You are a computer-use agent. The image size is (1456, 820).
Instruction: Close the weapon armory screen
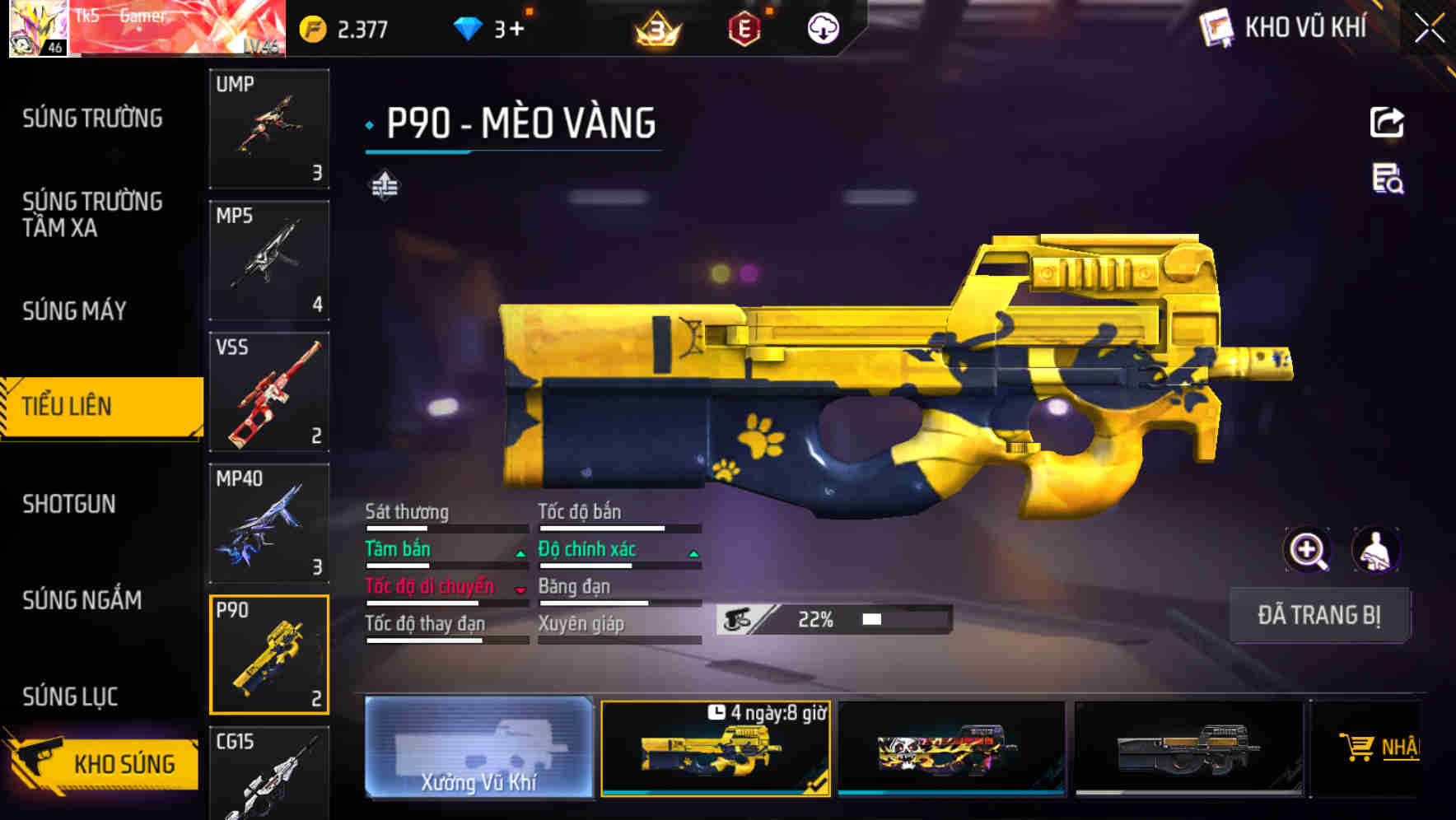tap(1429, 29)
